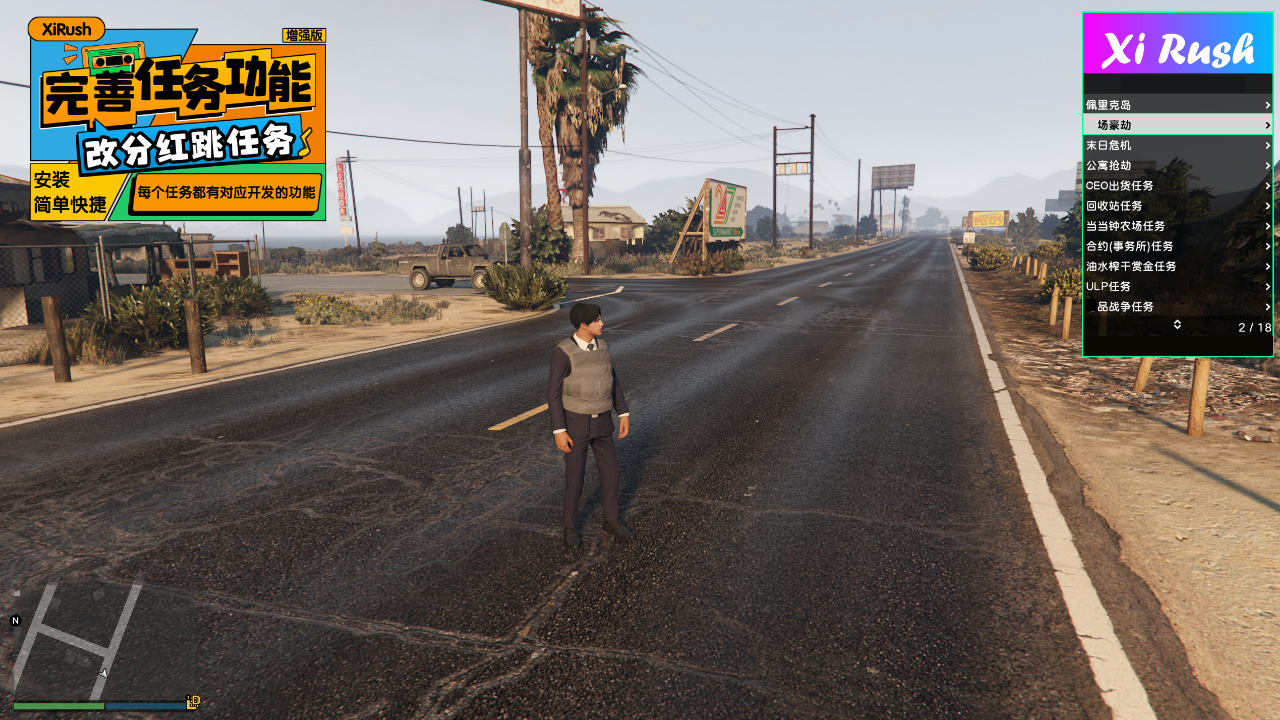Select the highlighted 场豪劫 heist entry
The width and height of the screenshot is (1280, 720).
[x=1177, y=125]
